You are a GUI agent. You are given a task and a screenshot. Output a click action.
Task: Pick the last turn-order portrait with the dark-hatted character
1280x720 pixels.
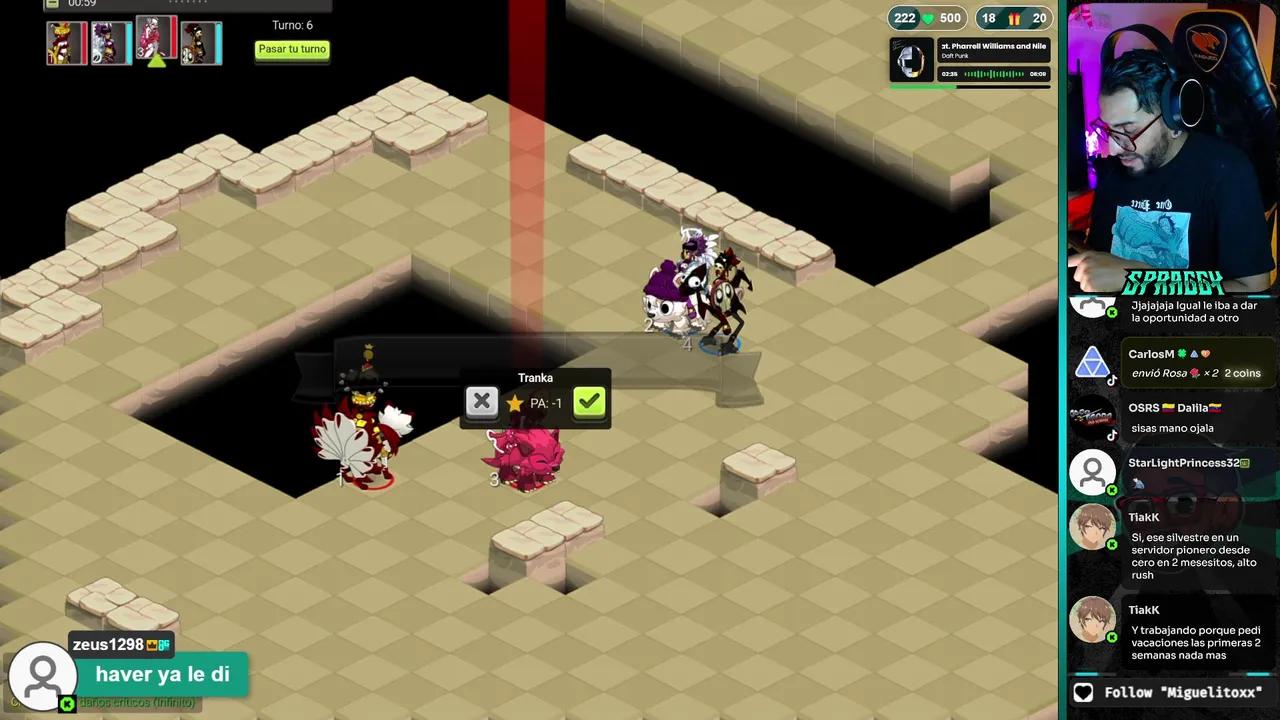coord(201,43)
